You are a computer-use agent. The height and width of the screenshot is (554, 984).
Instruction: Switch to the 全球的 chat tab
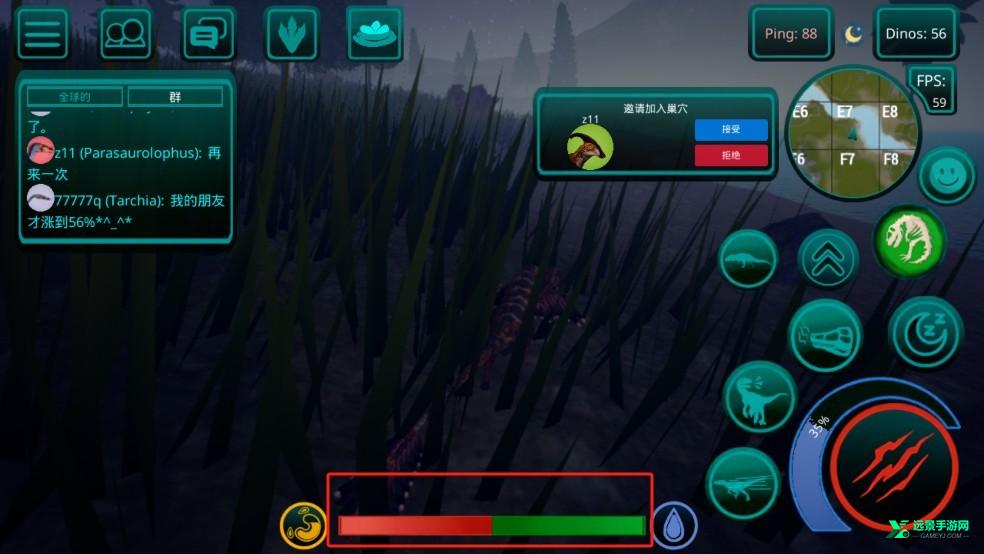(x=75, y=97)
